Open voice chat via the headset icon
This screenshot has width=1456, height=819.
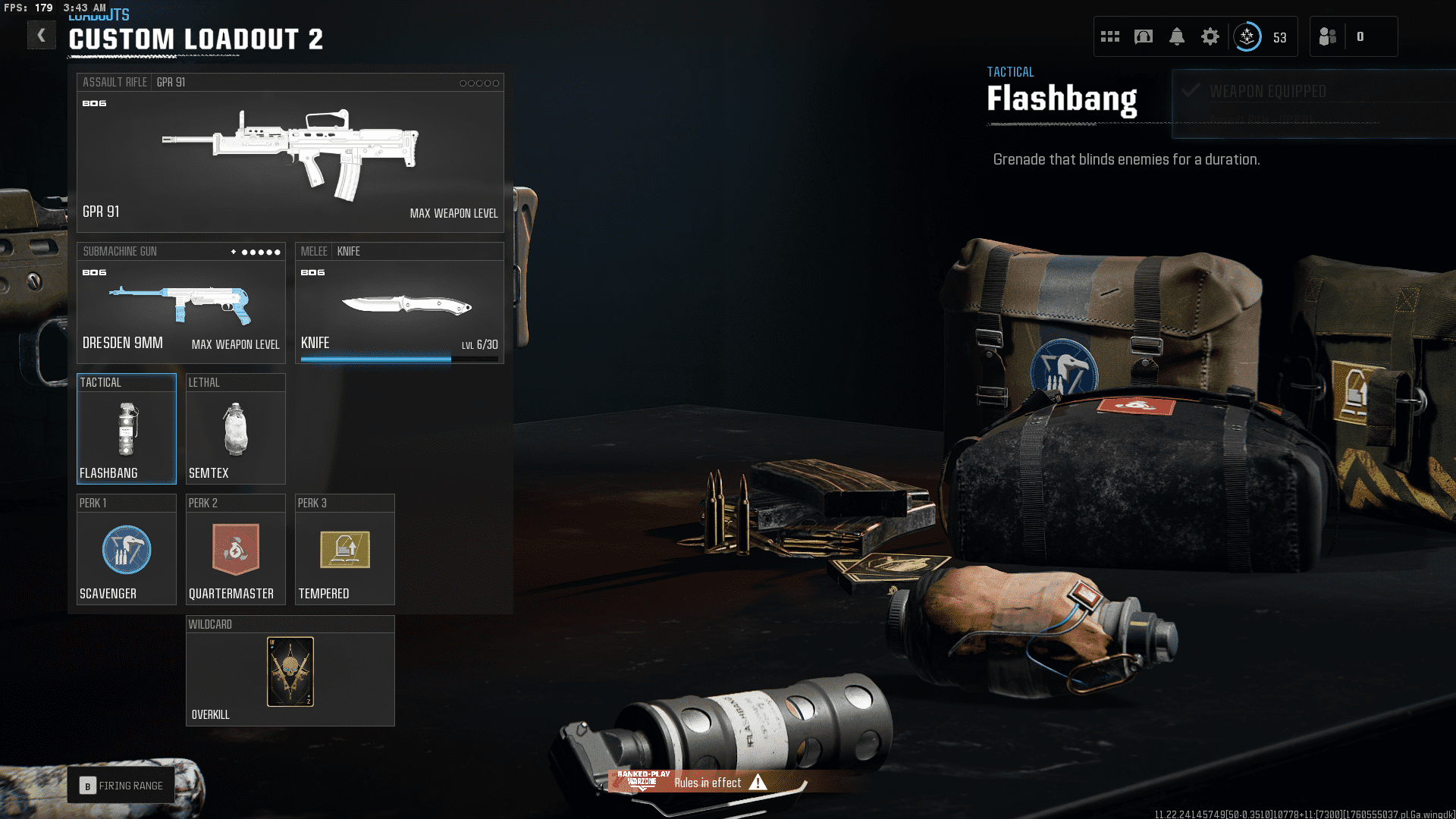coord(1143,36)
